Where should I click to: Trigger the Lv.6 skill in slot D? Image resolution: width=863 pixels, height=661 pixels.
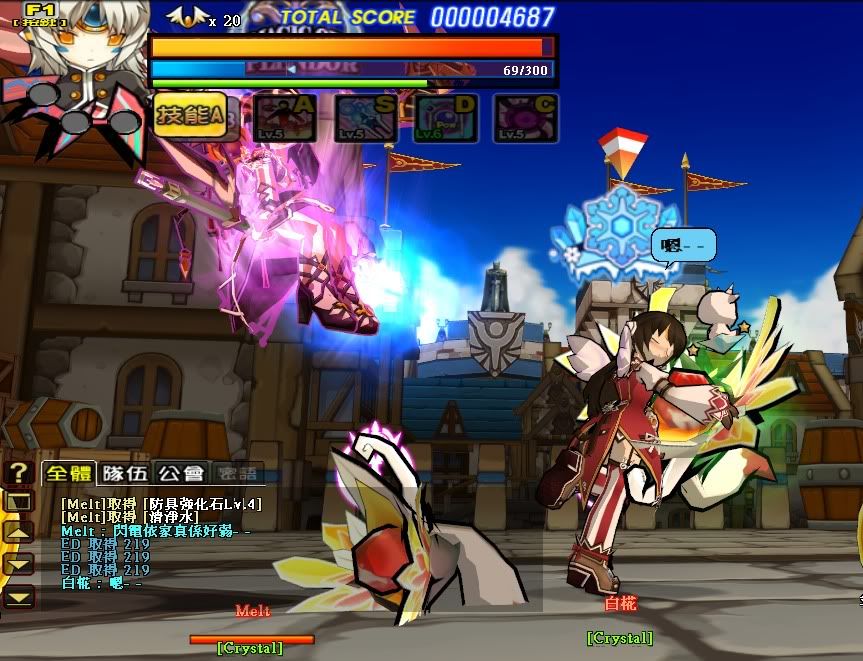[446, 118]
